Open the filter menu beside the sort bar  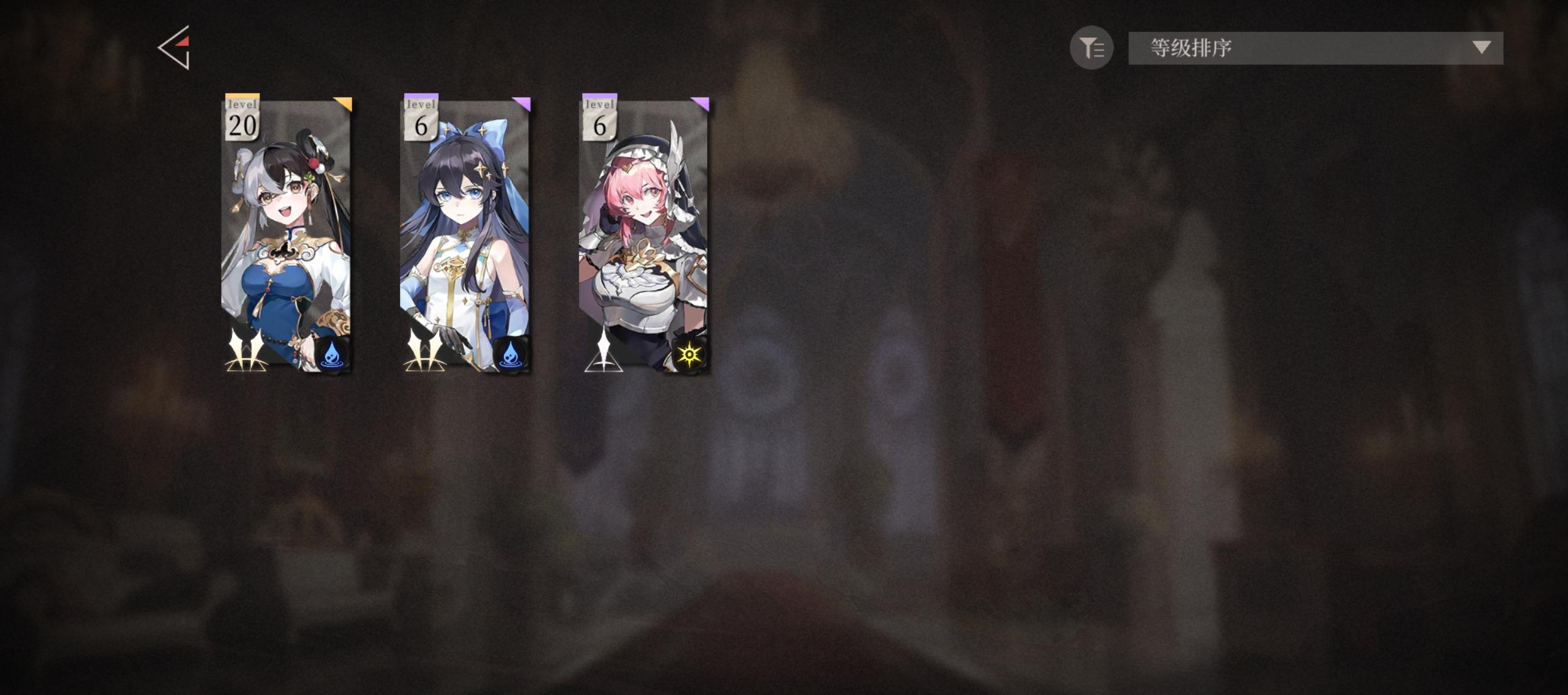click(1092, 49)
